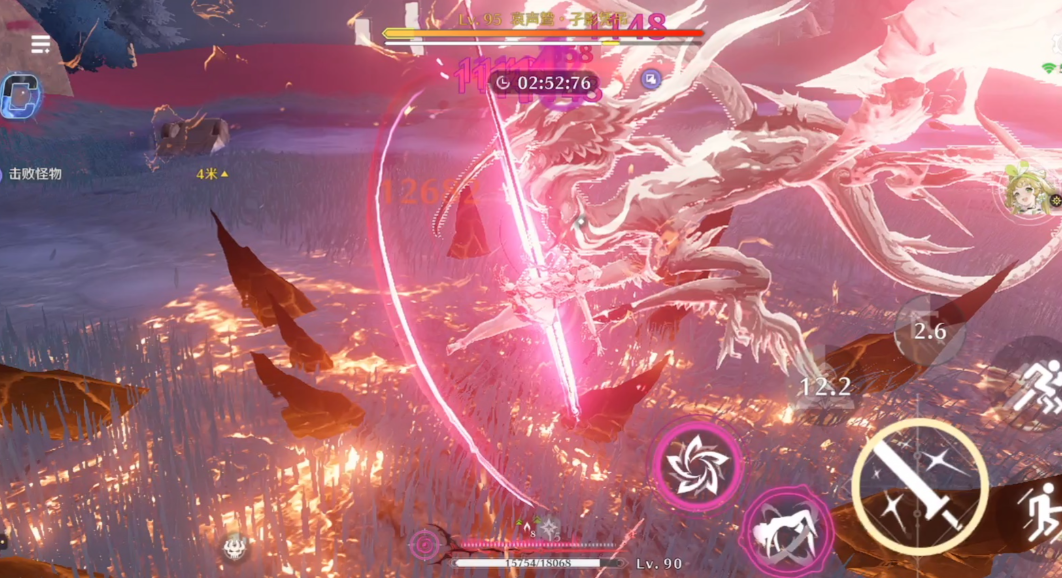
Task: Activate the pink pinwheel flower skill
Action: pos(697,465)
